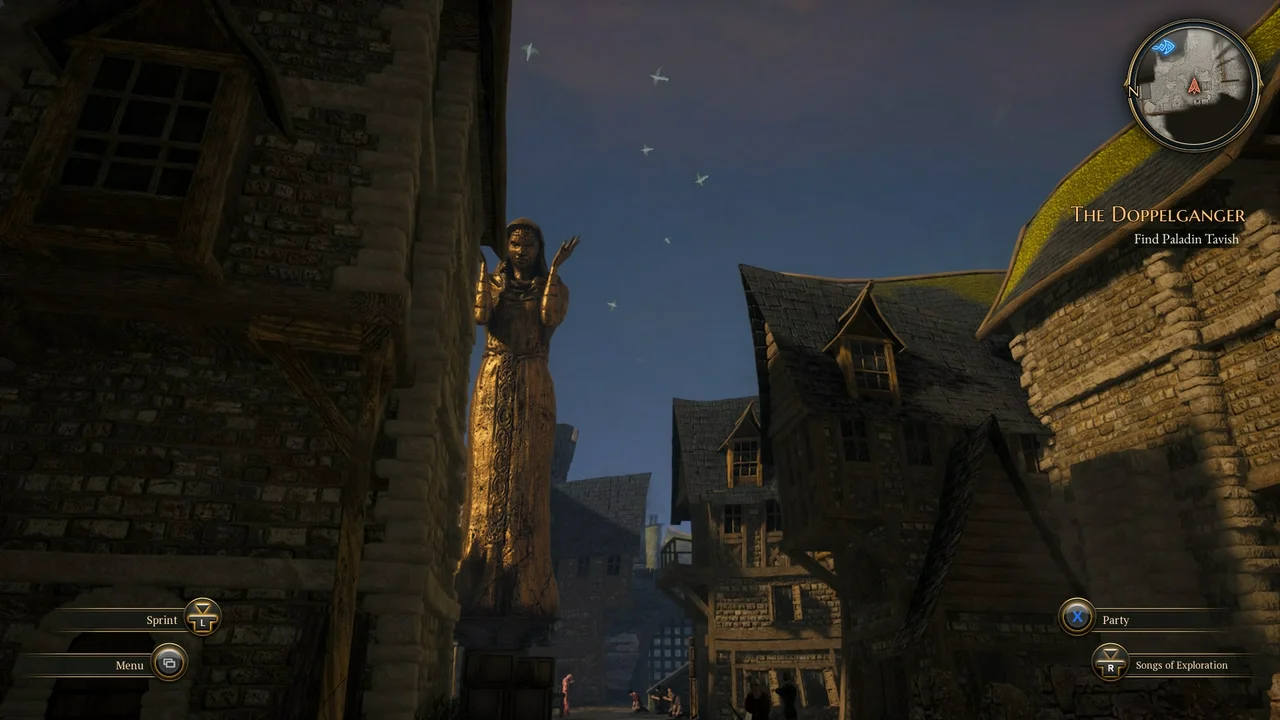The height and width of the screenshot is (720, 1280).
Task: Select The Doppelganger quest tracker
Action: click(x=1158, y=215)
